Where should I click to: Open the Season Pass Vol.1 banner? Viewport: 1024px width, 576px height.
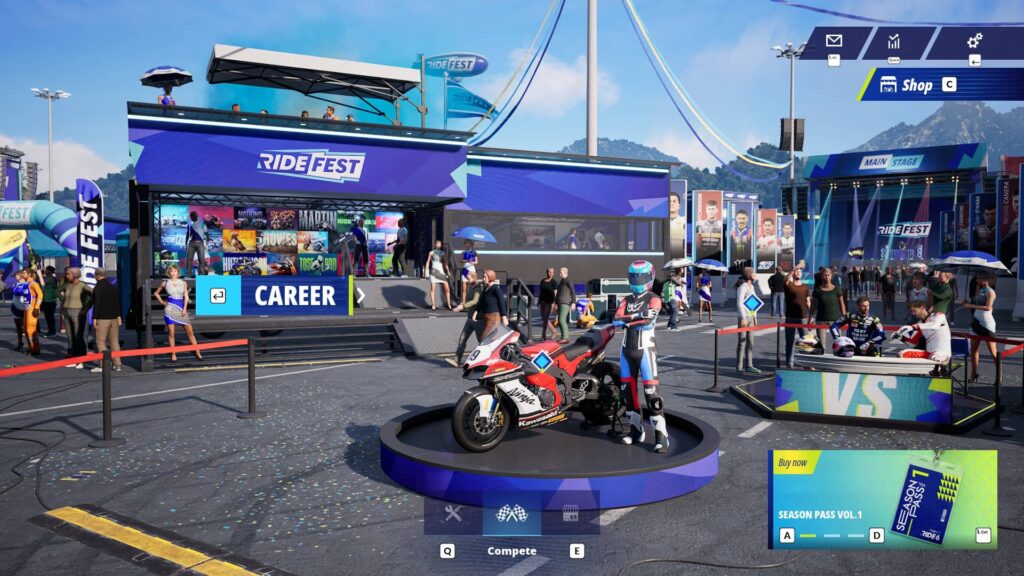[x=882, y=498]
